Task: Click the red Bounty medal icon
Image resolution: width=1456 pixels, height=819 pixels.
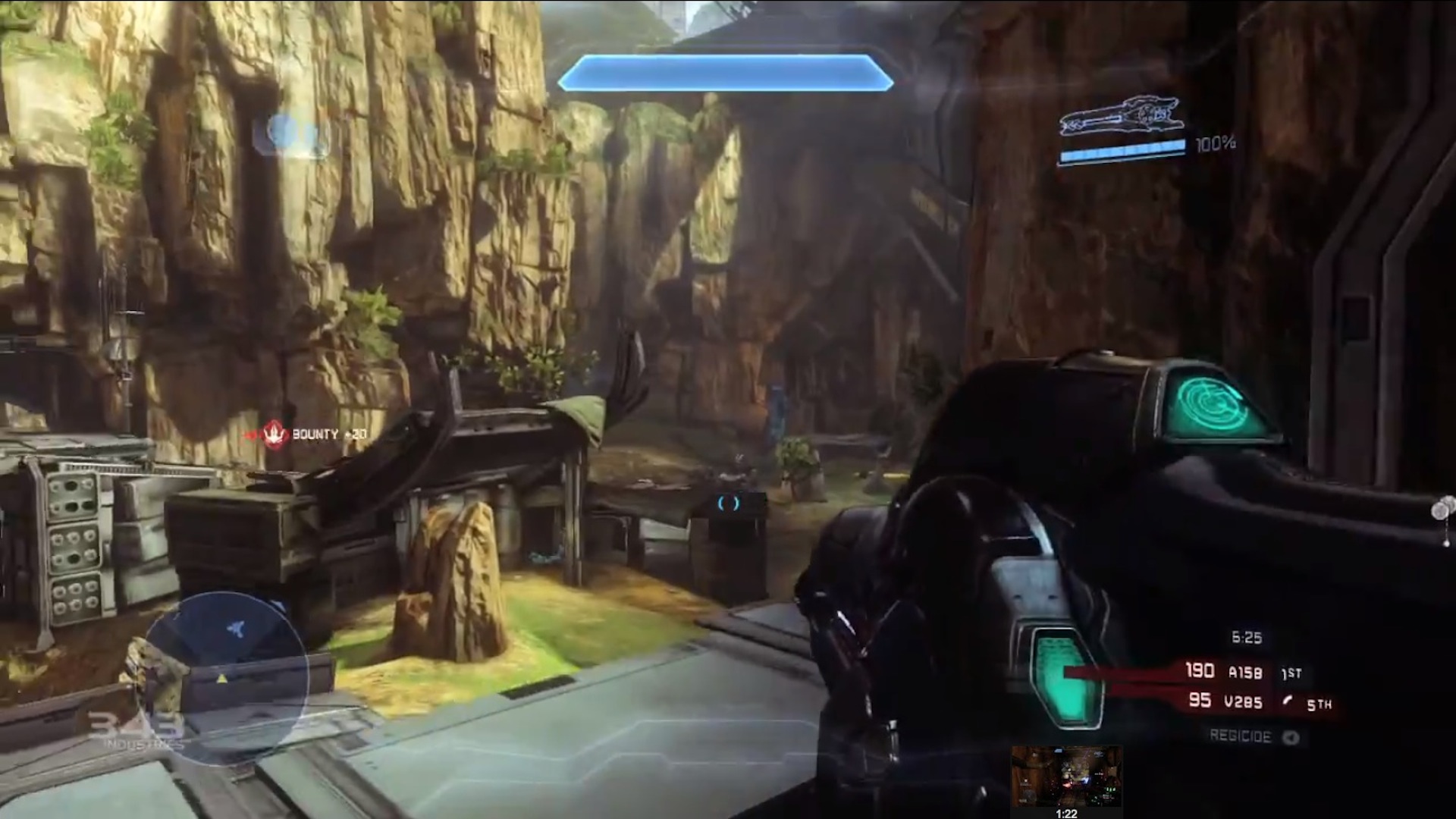Action: (274, 435)
